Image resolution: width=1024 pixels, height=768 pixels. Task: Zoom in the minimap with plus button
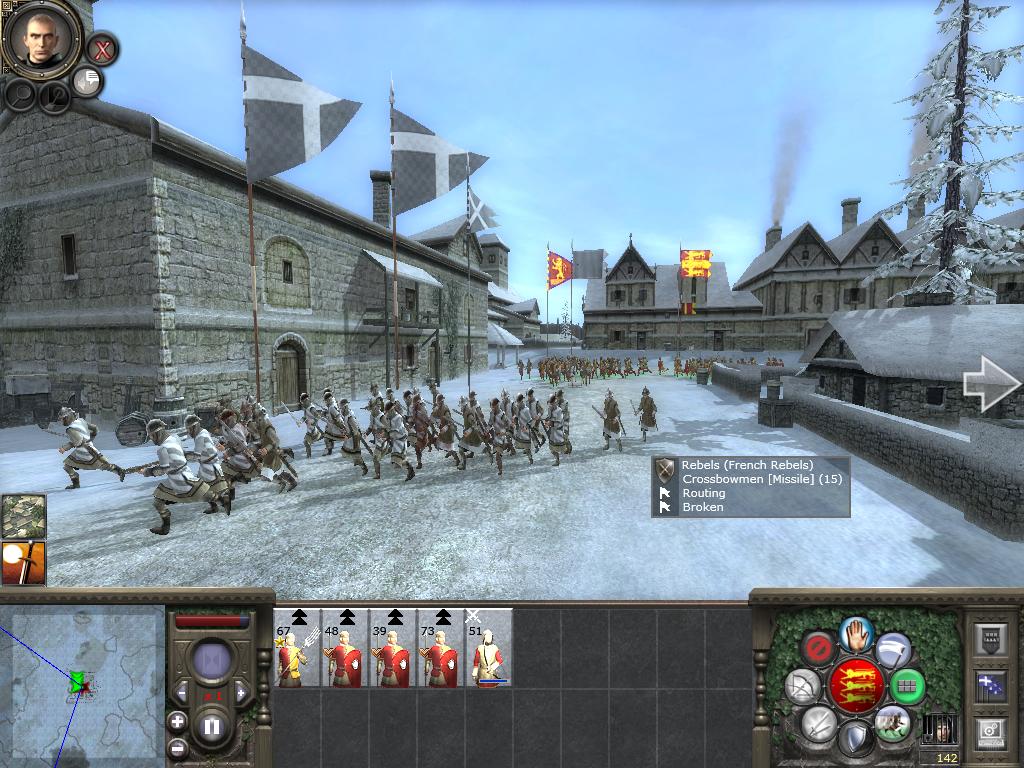click(178, 721)
